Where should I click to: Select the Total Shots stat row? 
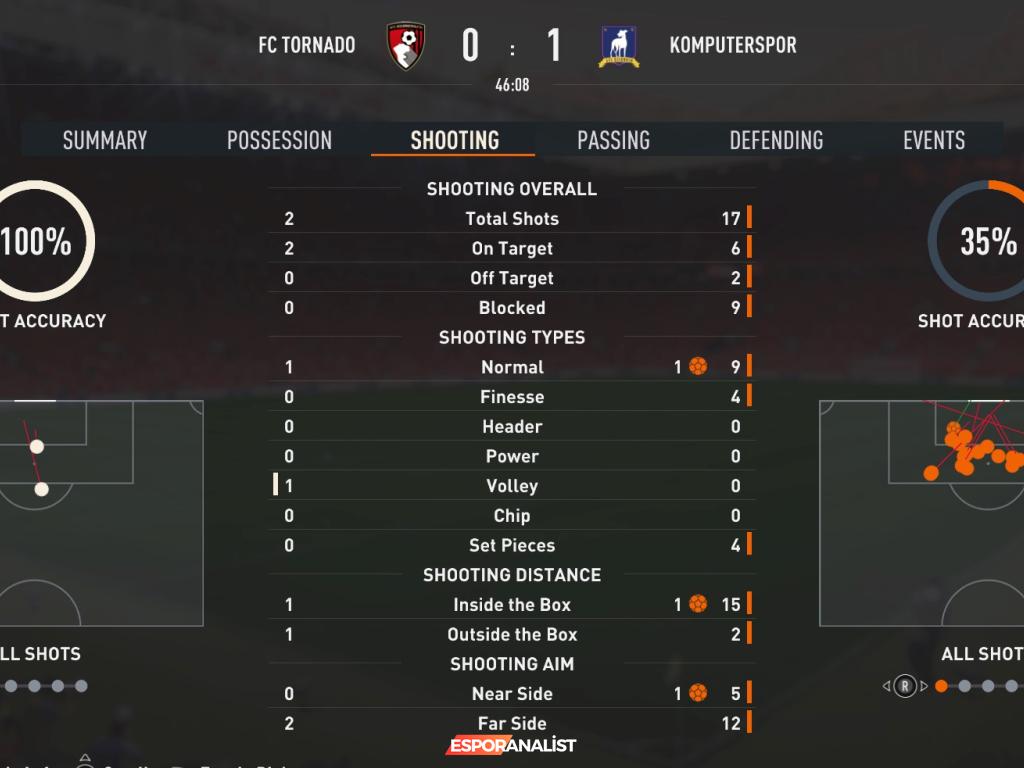[x=512, y=219]
